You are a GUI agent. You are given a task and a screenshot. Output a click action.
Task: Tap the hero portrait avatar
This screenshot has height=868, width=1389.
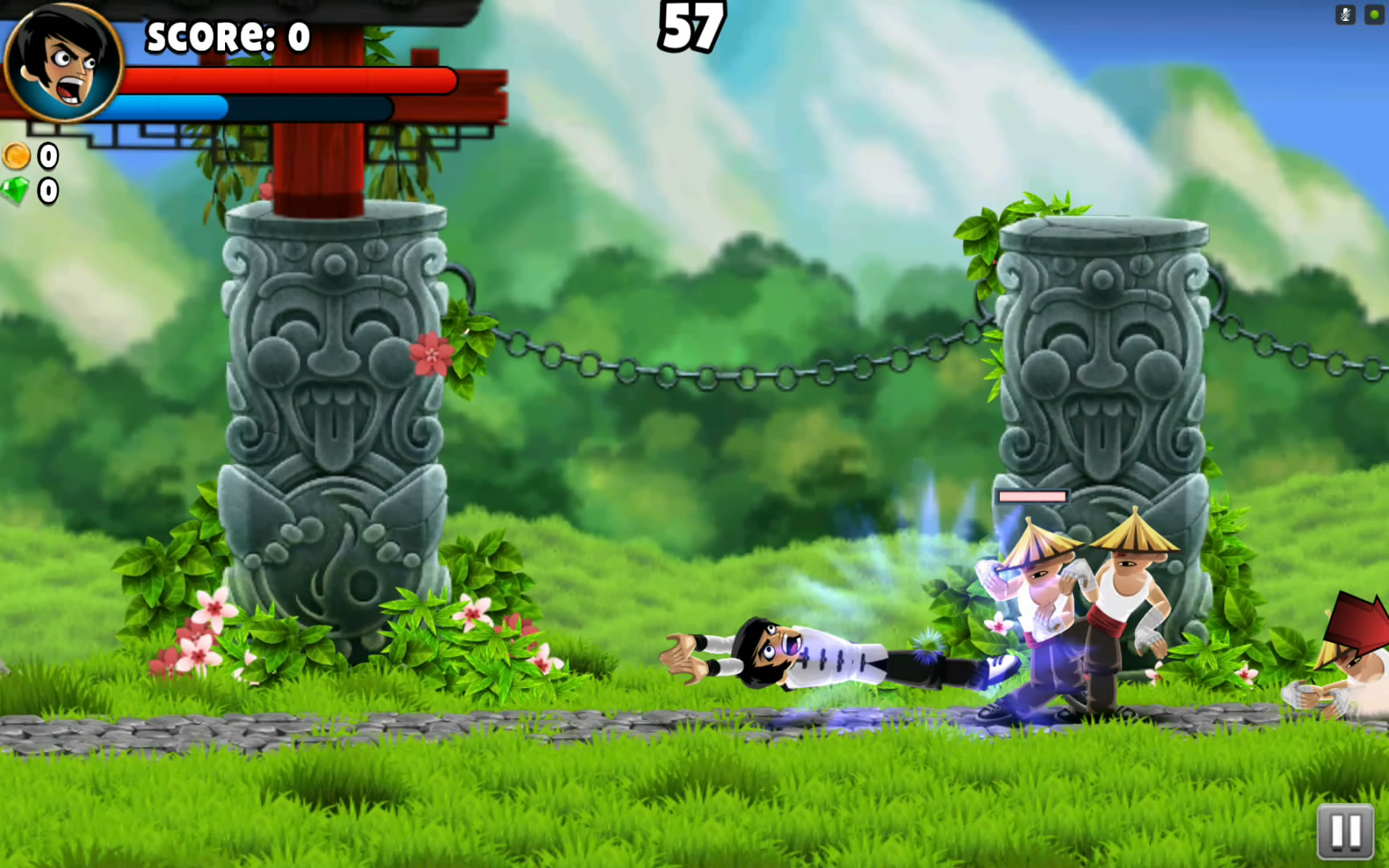point(63,63)
